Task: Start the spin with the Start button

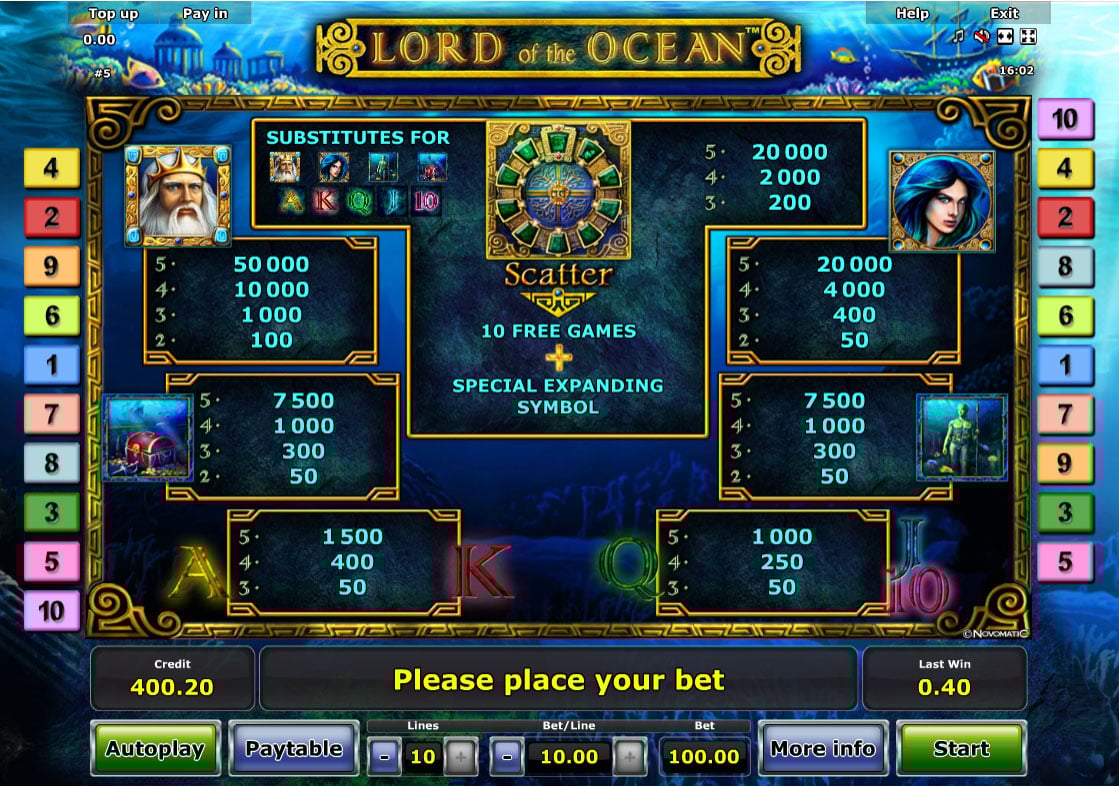Action: click(960, 748)
